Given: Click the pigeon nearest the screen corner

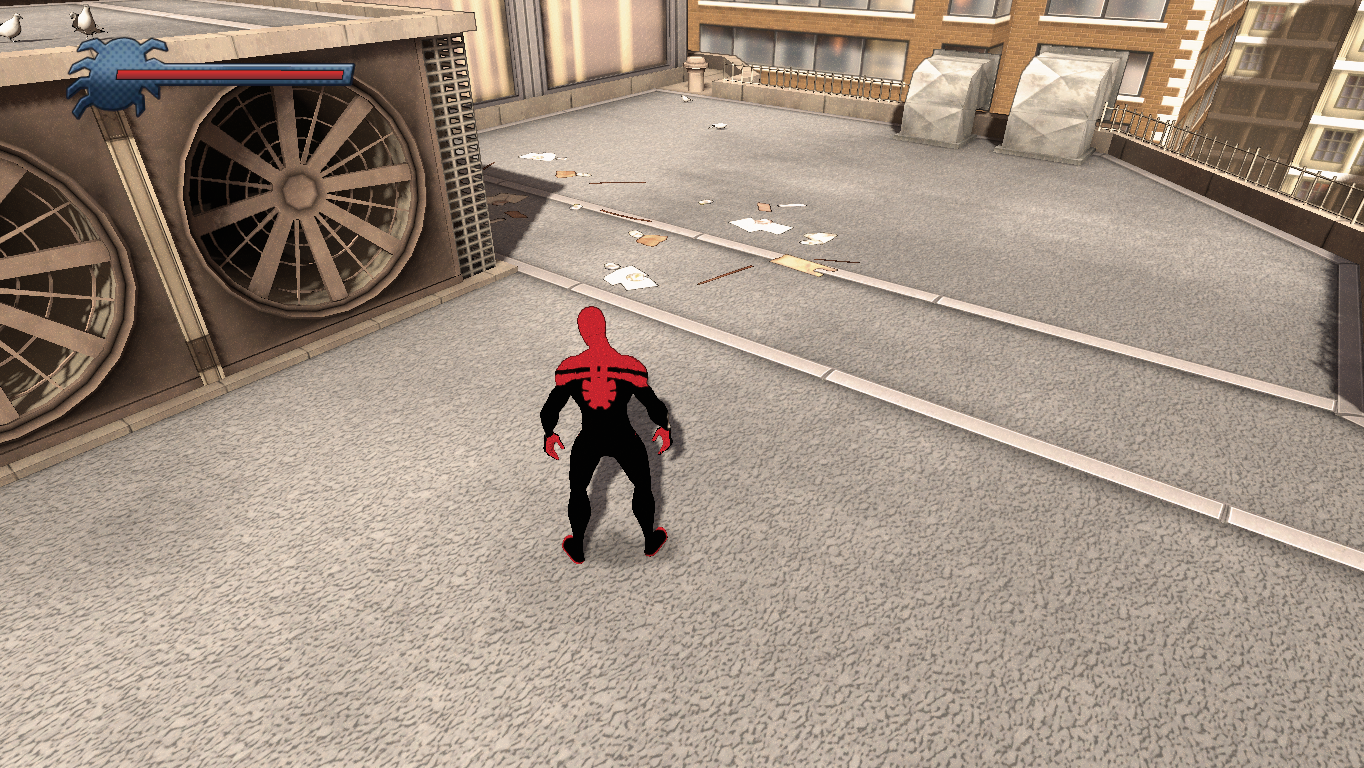Looking at the screenshot, I should point(12,28).
